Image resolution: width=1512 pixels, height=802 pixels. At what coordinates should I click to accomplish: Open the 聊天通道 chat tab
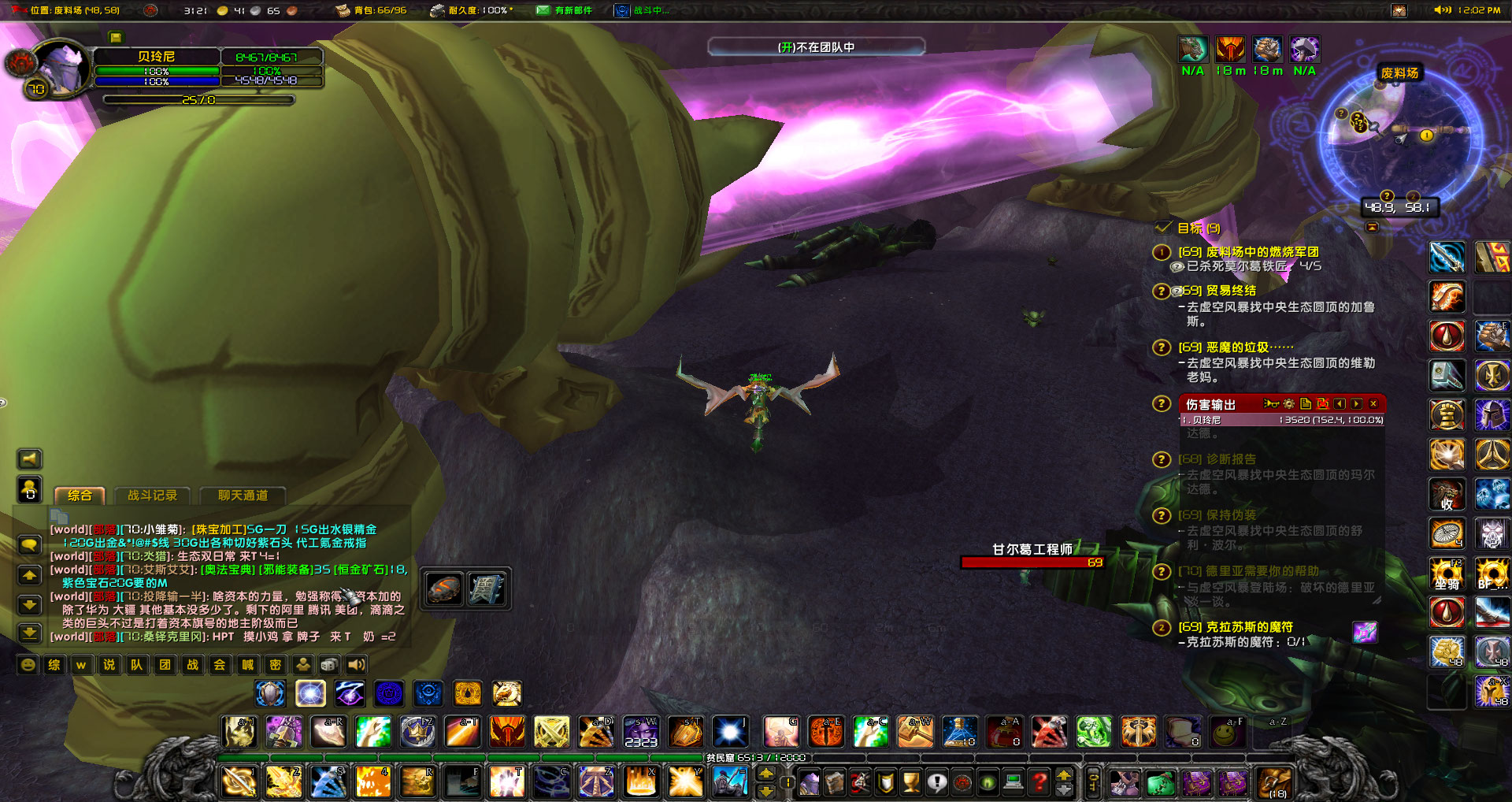point(243,496)
